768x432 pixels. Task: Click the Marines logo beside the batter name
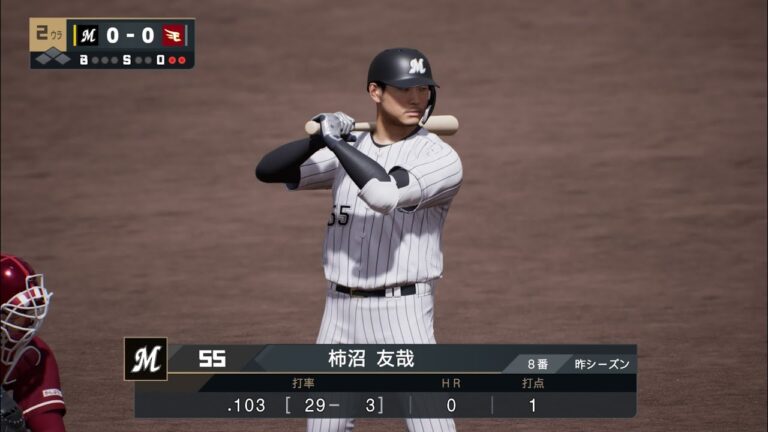coord(145,359)
